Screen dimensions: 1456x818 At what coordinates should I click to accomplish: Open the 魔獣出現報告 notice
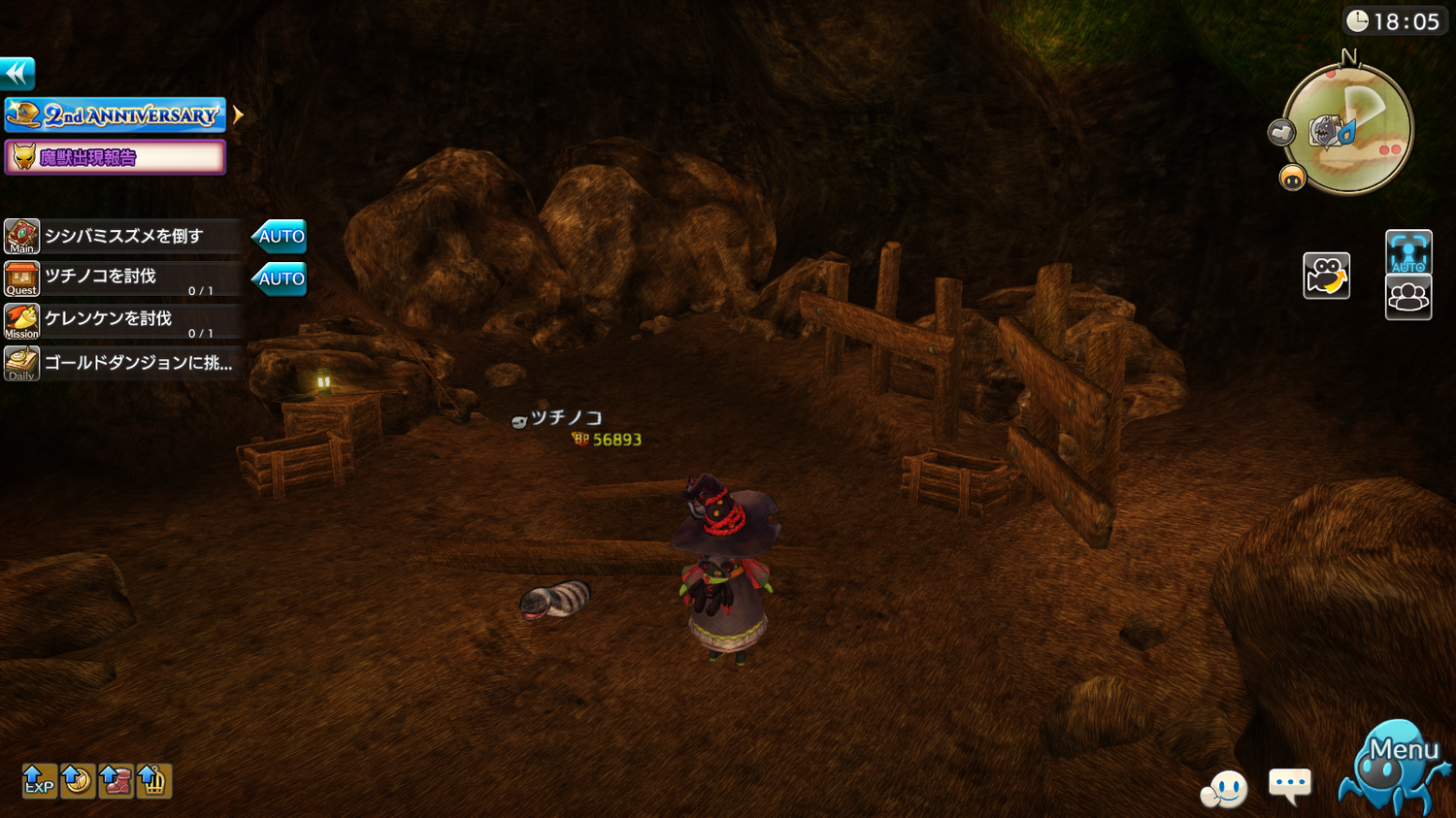click(x=116, y=157)
